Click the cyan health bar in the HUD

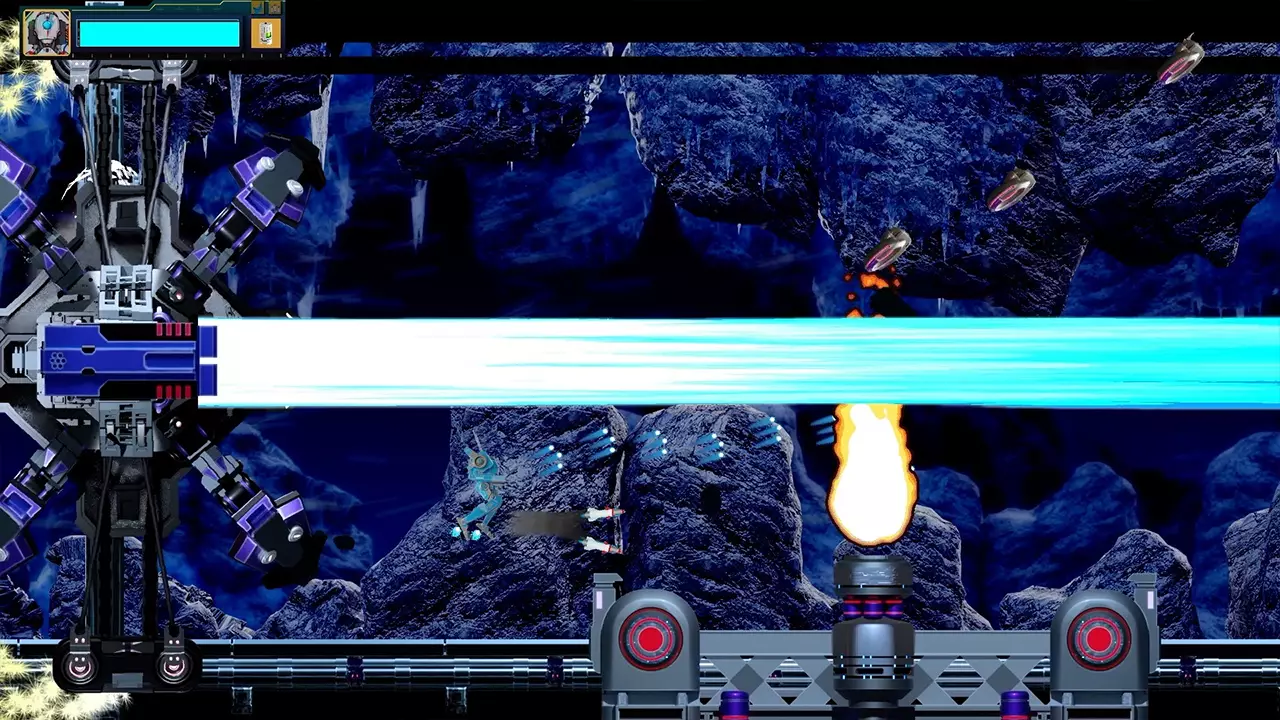point(160,33)
